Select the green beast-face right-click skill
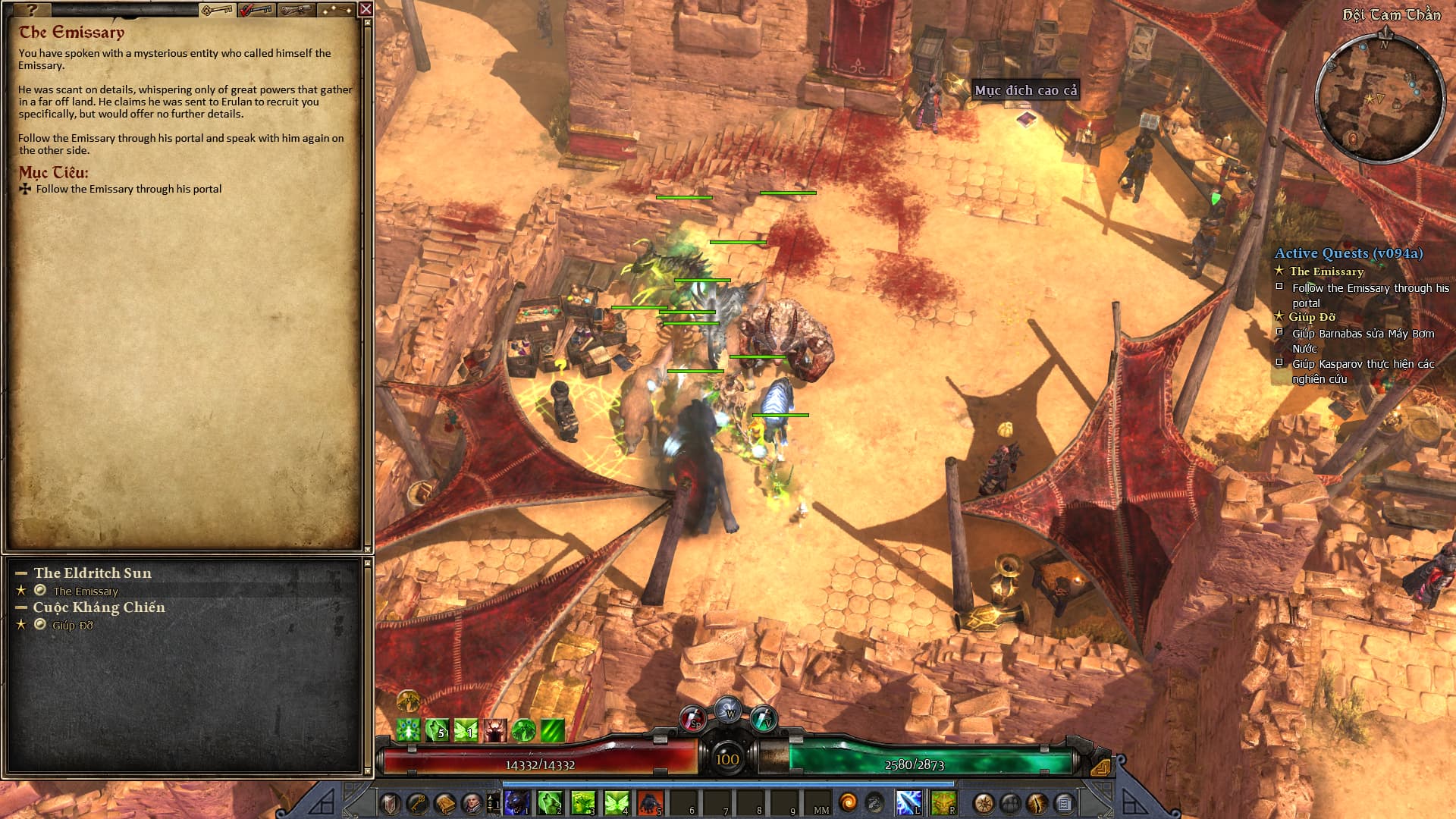 [x=943, y=802]
